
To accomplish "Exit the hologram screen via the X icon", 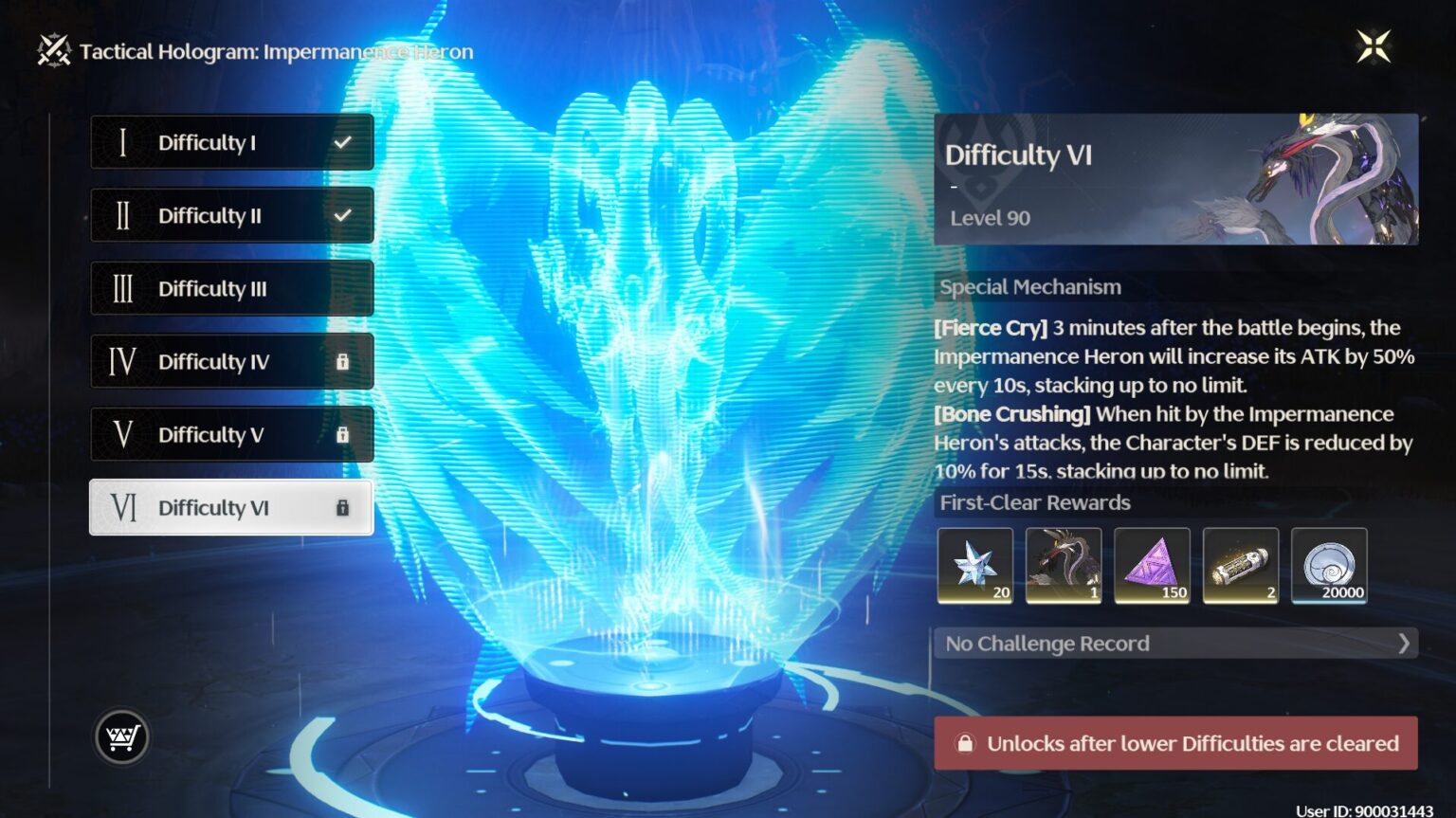I will [x=1372, y=45].
